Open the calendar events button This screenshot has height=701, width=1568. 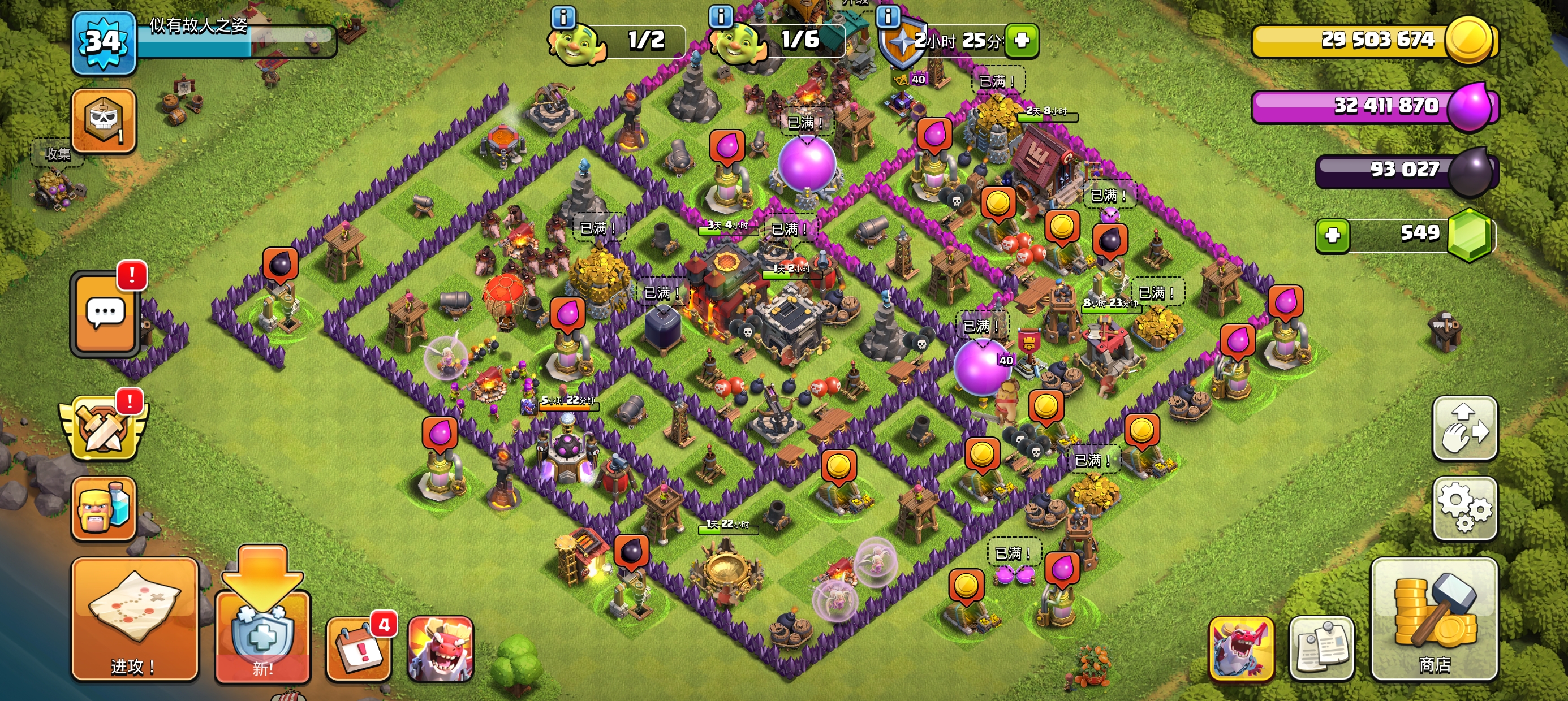point(359,650)
